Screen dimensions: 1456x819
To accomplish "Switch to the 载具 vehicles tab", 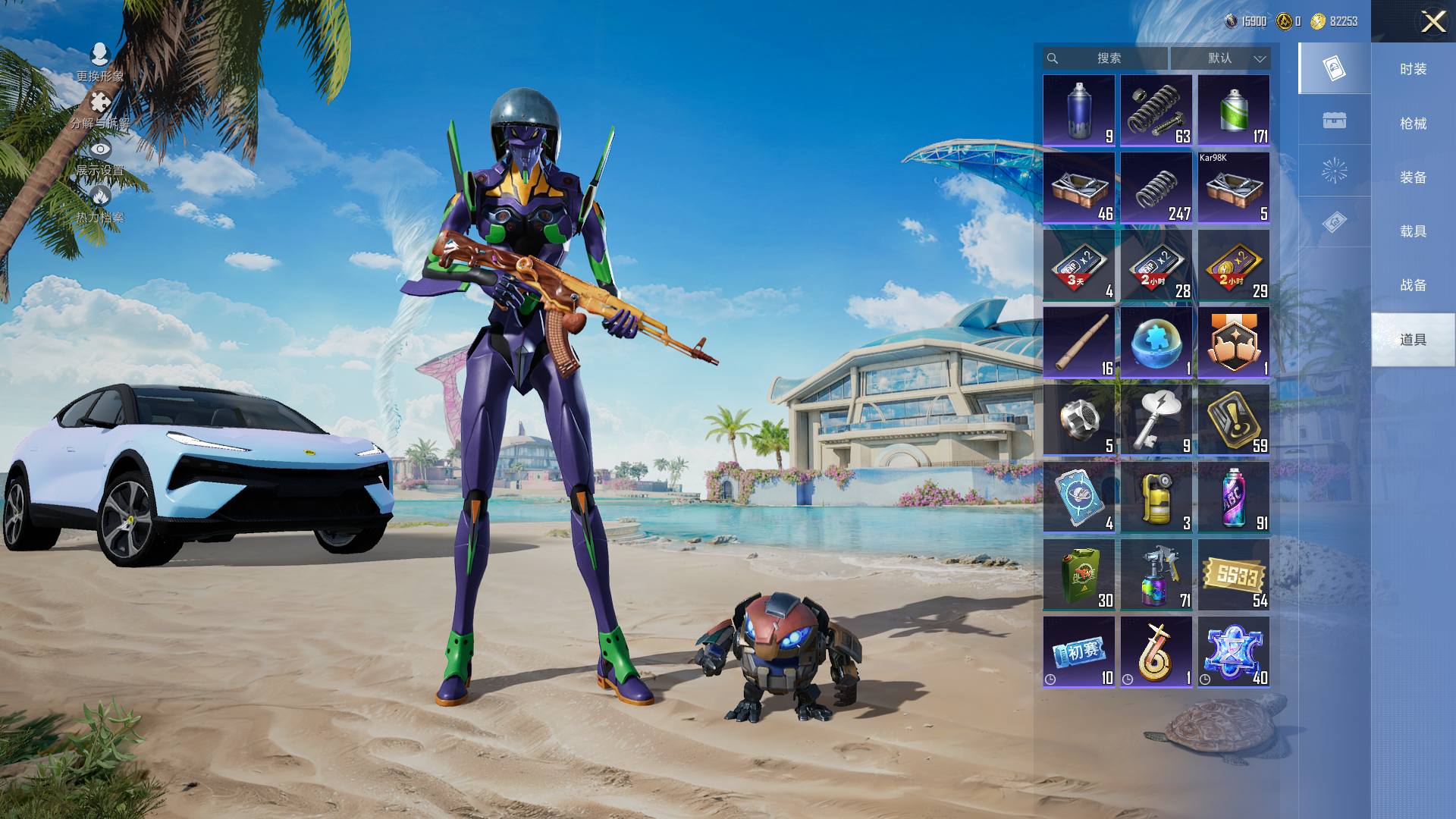I will point(1413,231).
